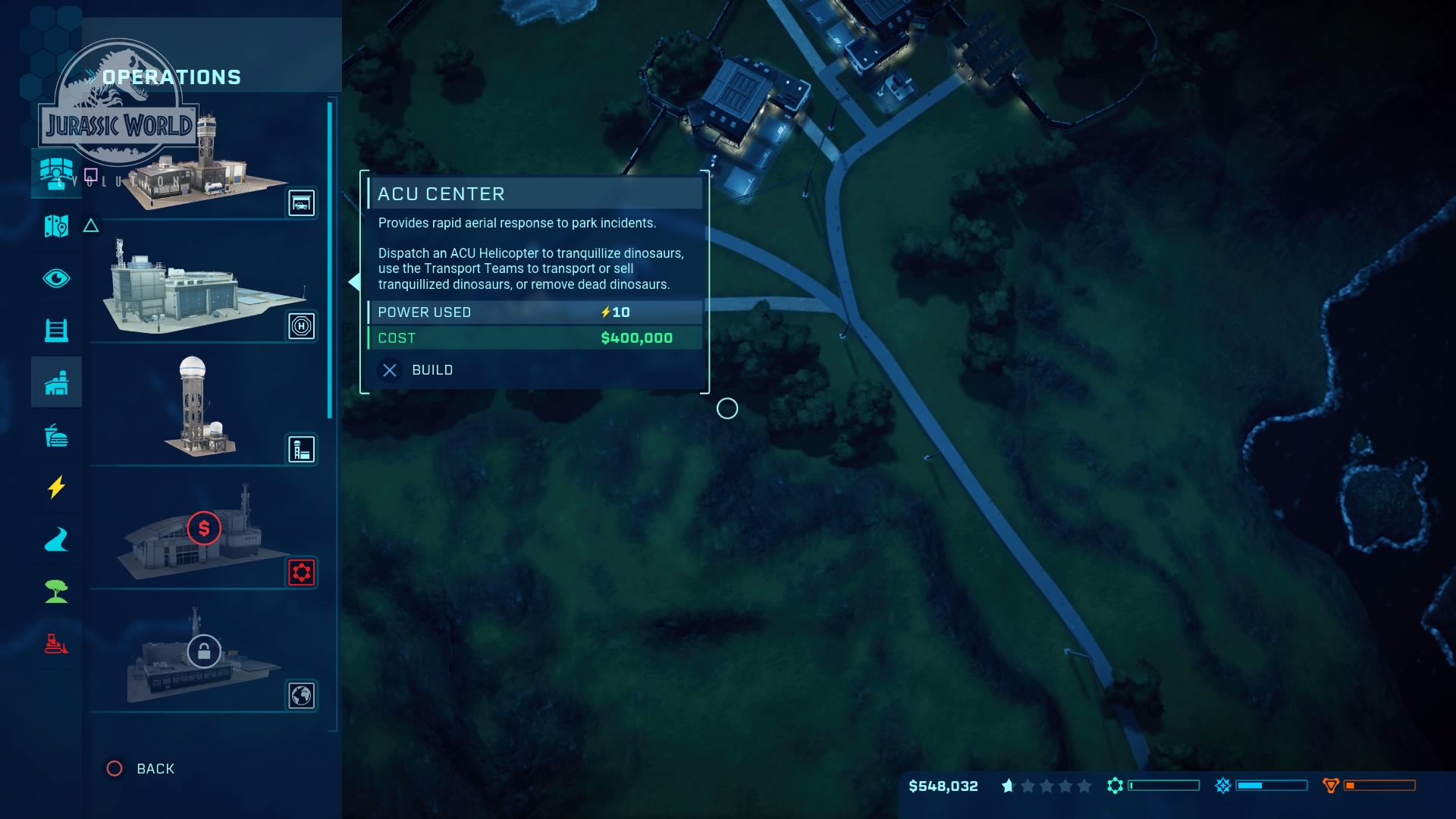1456x819 pixels.
Task: Click the globe icon on the locked building
Action: click(x=301, y=695)
